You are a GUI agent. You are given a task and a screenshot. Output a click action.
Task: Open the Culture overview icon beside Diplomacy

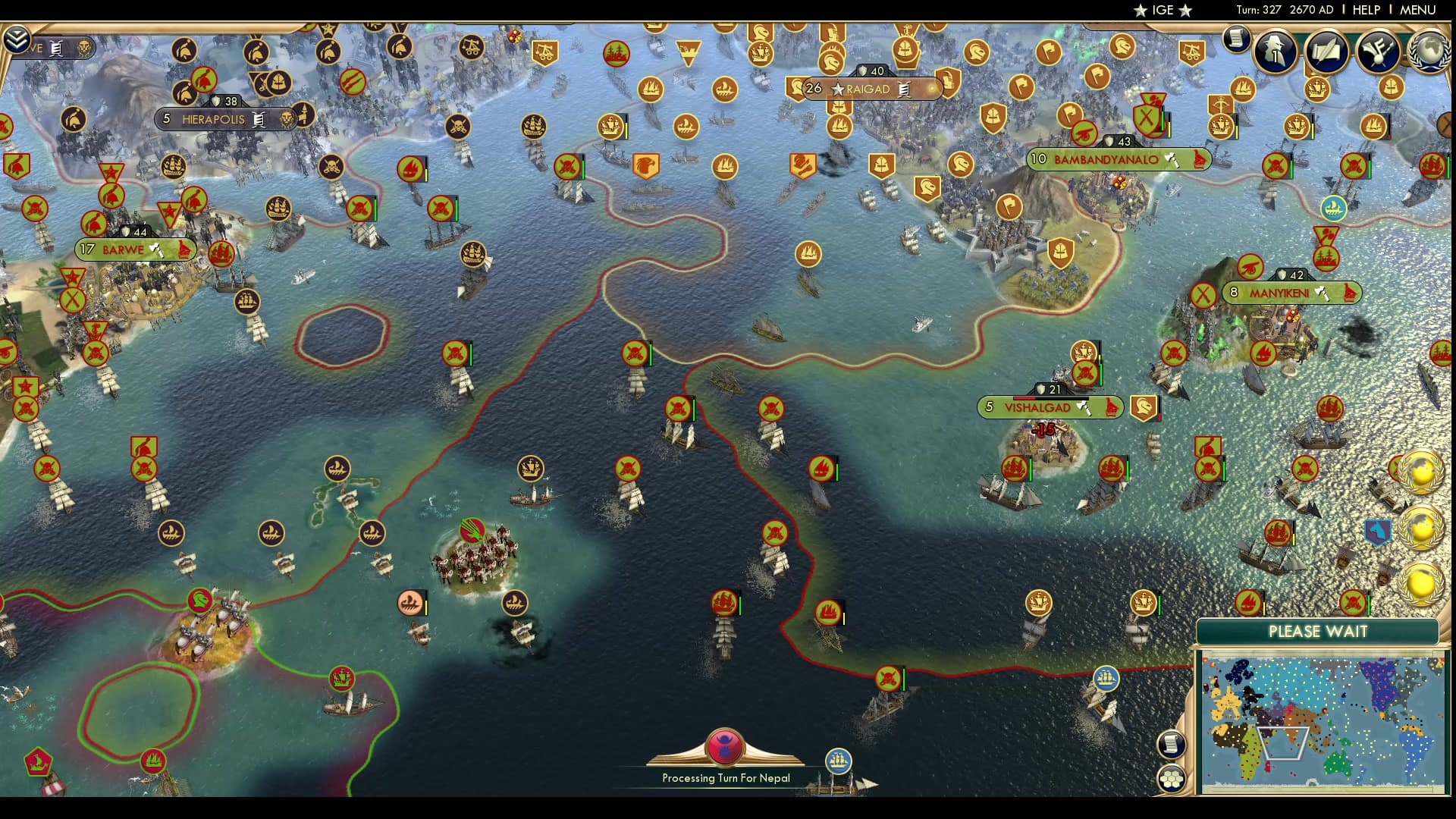pyautogui.click(x=1377, y=51)
